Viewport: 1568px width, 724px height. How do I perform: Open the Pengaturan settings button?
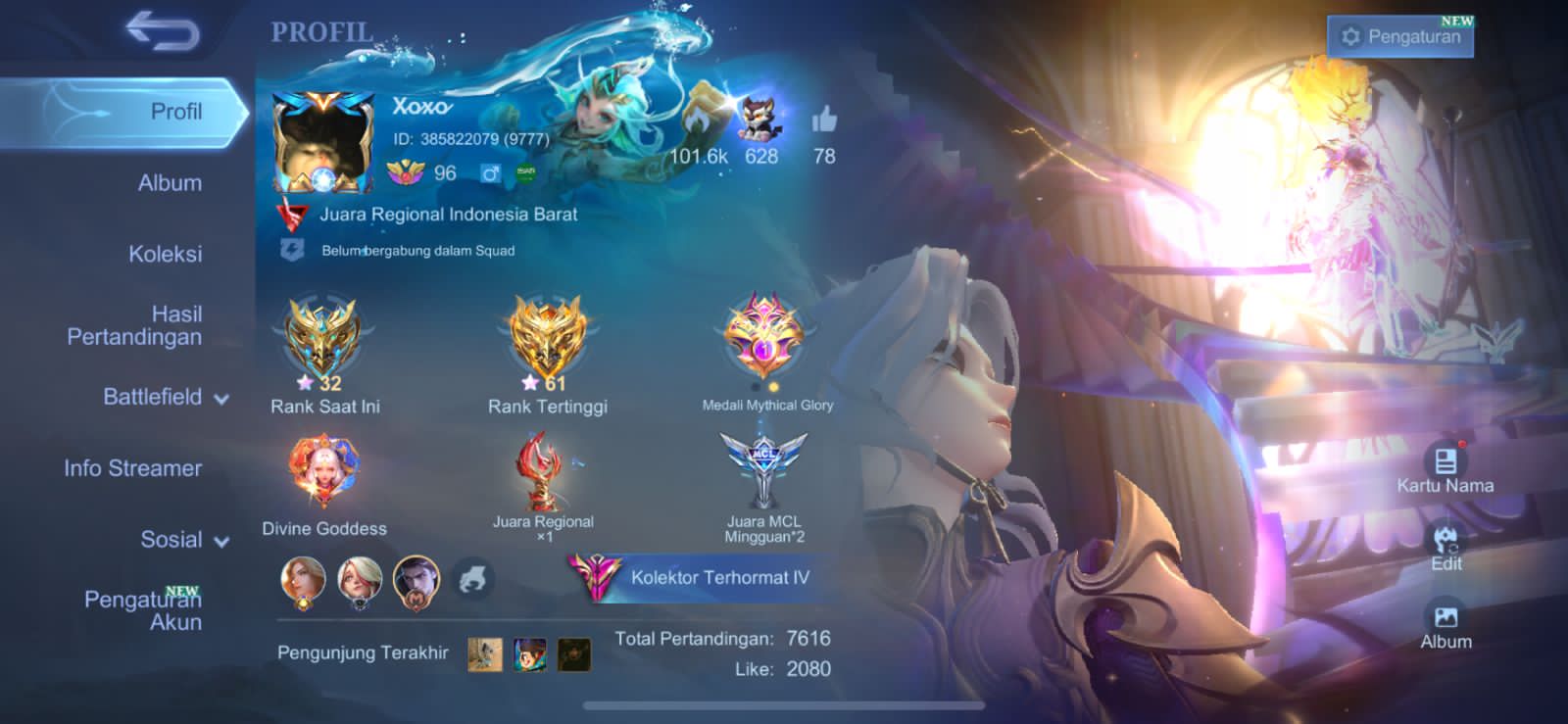point(1401,36)
